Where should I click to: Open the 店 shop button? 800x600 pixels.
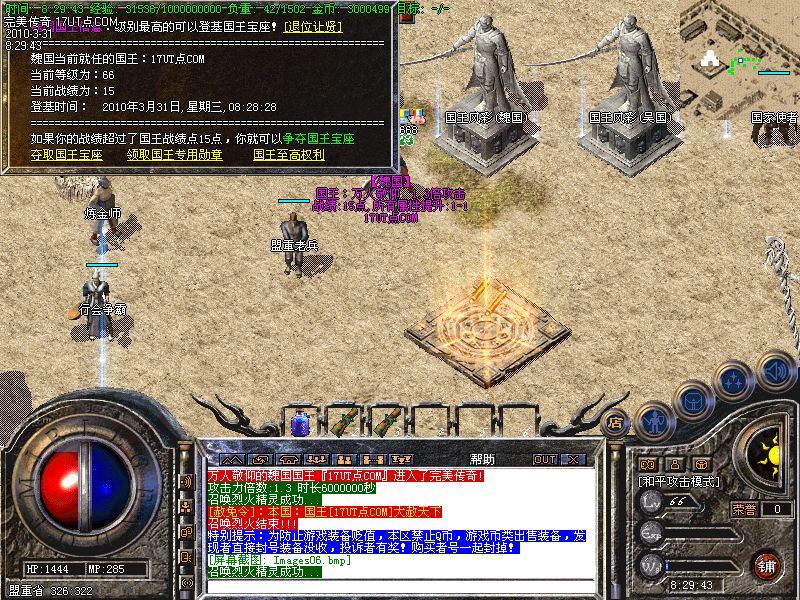(617, 423)
